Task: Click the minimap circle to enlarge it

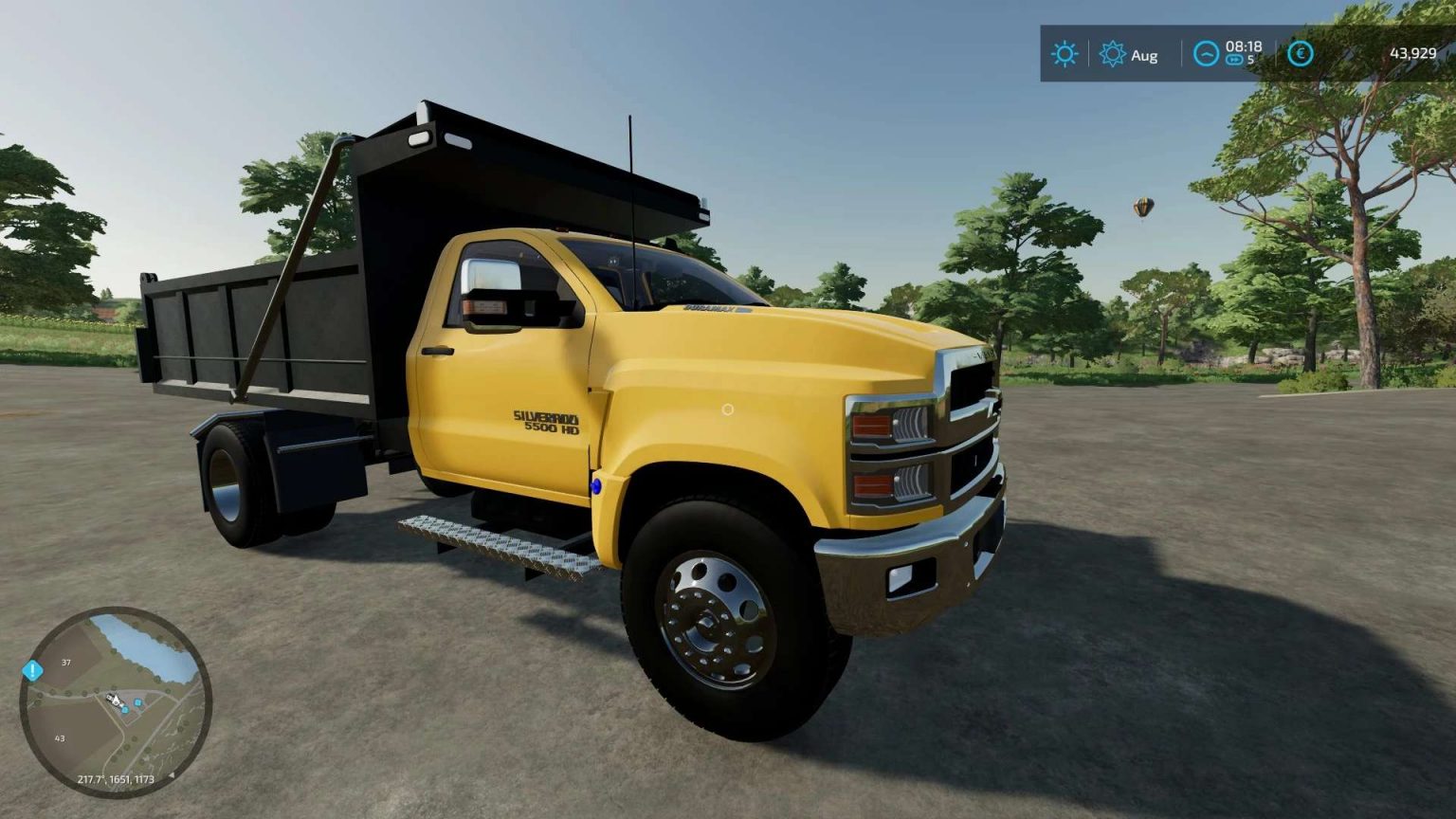Action: tap(114, 701)
